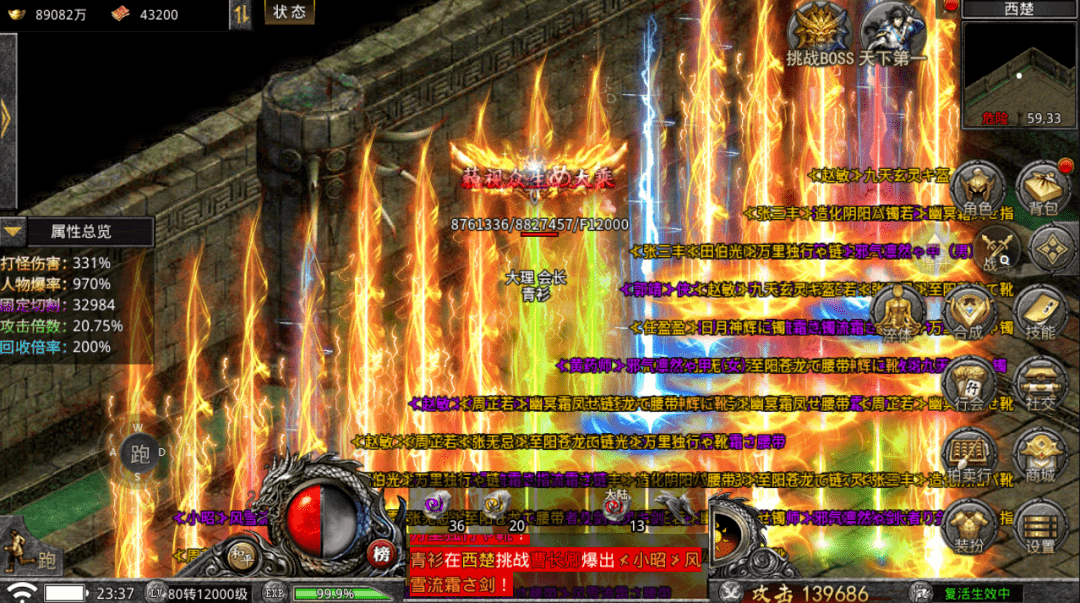Open the 合成 crafting menu
1080x603 pixels.
point(968,312)
